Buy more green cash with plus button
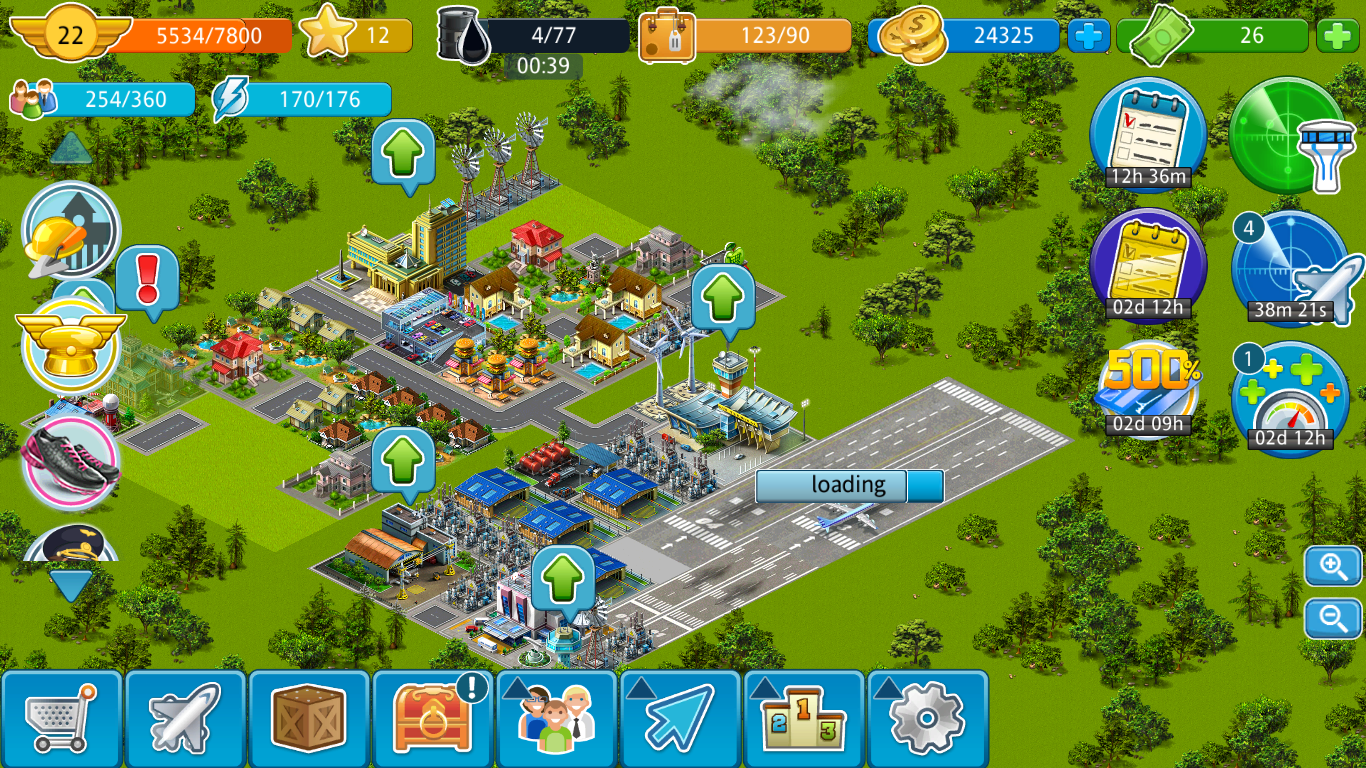This screenshot has height=768, width=1366. coord(1337,36)
